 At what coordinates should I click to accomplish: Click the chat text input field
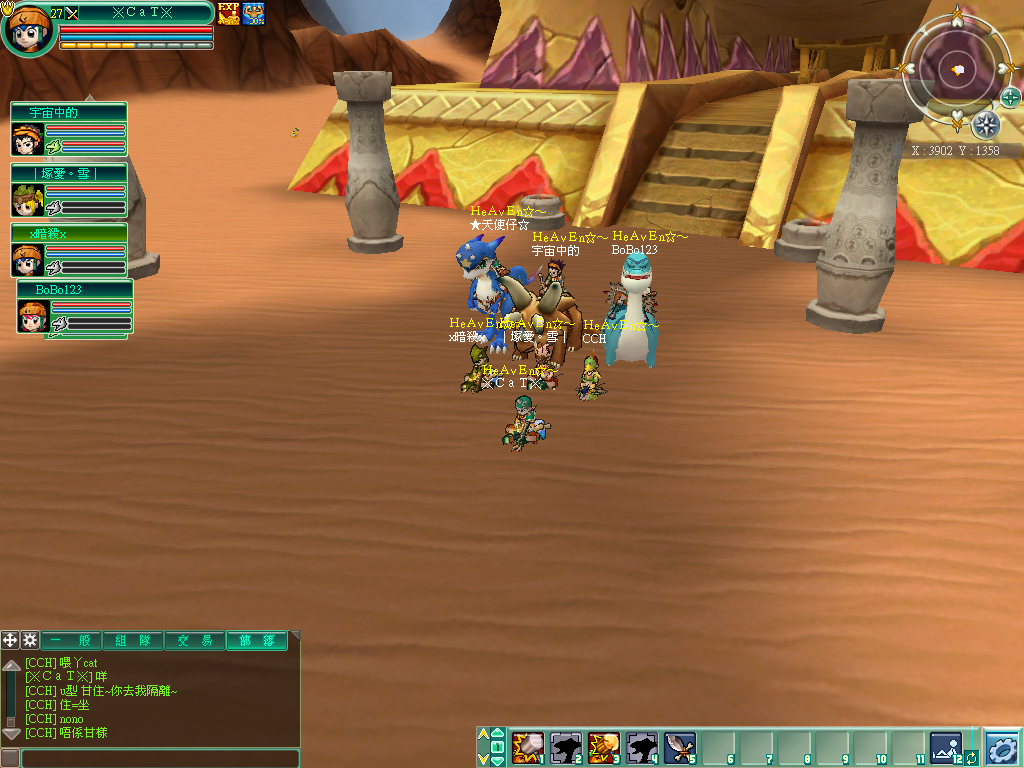pyautogui.click(x=160, y=758)
